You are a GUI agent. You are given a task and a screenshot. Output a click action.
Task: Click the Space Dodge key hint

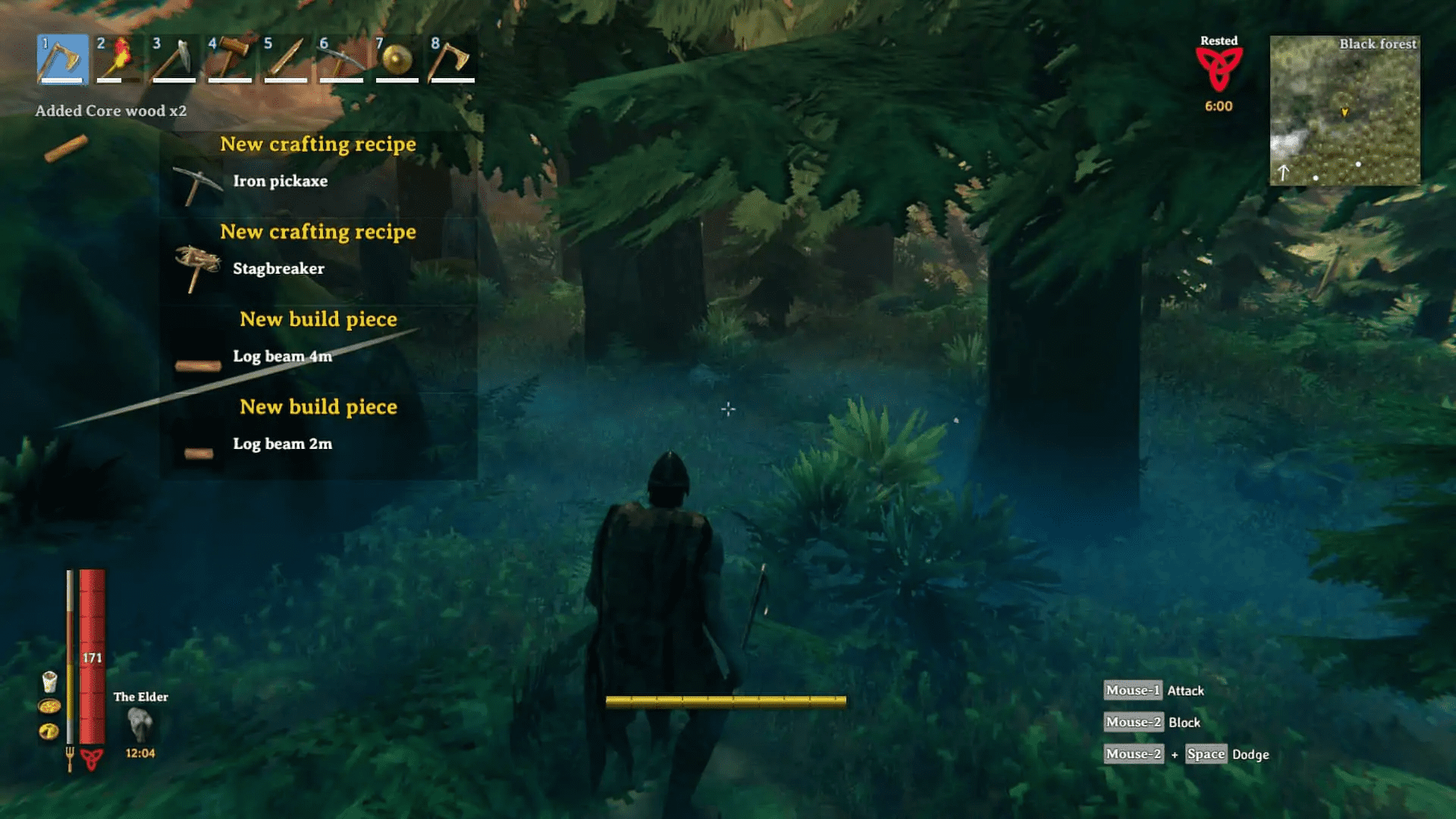pyautogui.click(x=1205, y=754)
